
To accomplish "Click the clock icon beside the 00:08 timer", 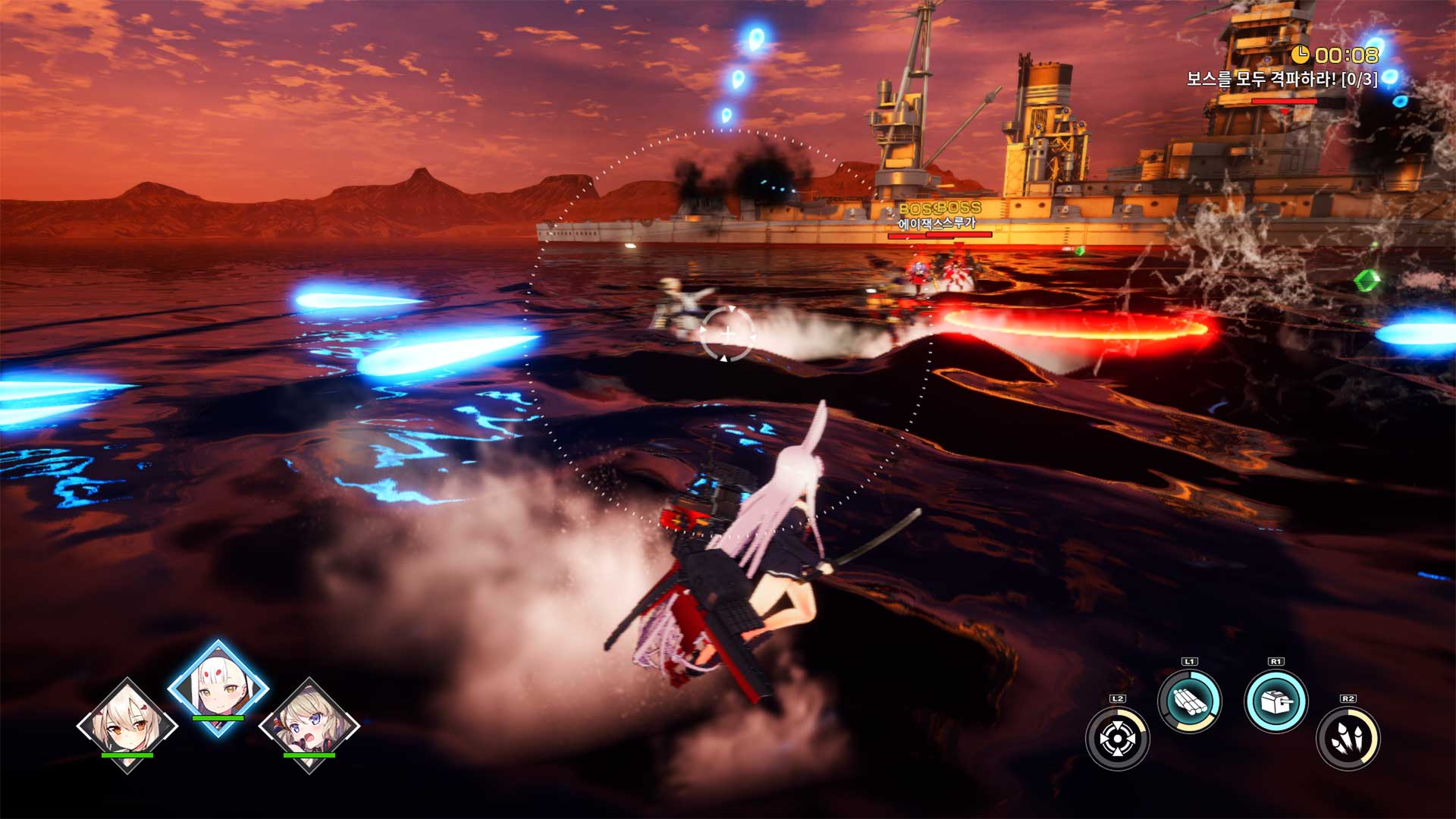I will [x=1299, y=54].
